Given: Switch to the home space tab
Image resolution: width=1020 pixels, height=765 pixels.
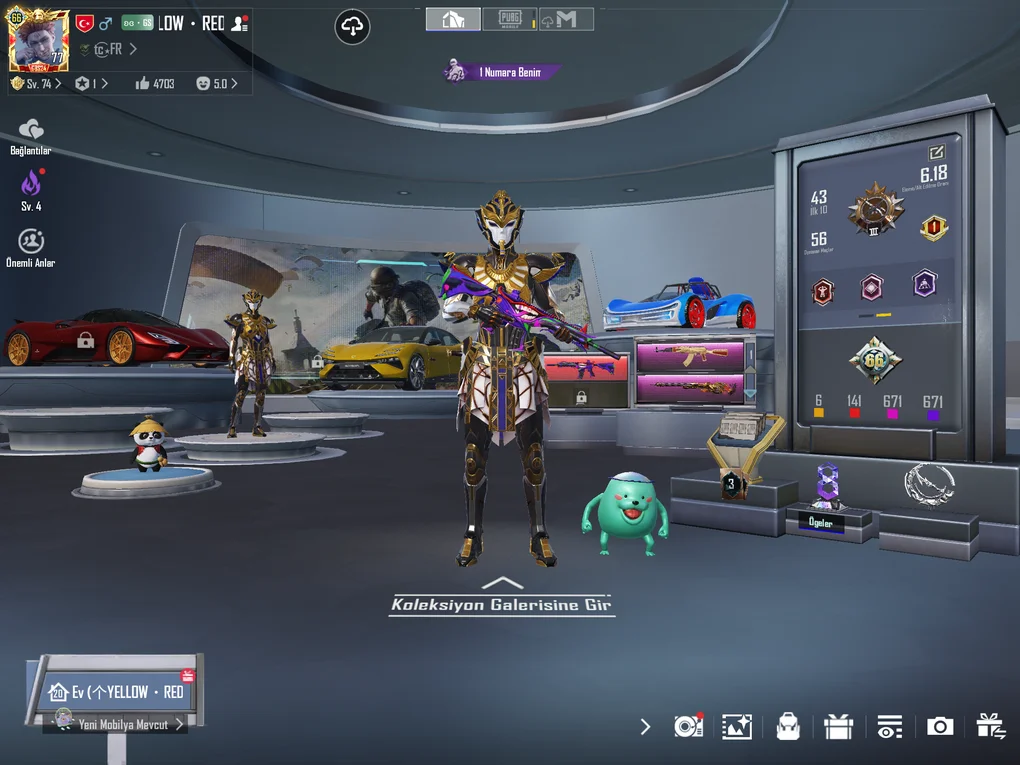Looking at the screenshot, I should 452,19.
